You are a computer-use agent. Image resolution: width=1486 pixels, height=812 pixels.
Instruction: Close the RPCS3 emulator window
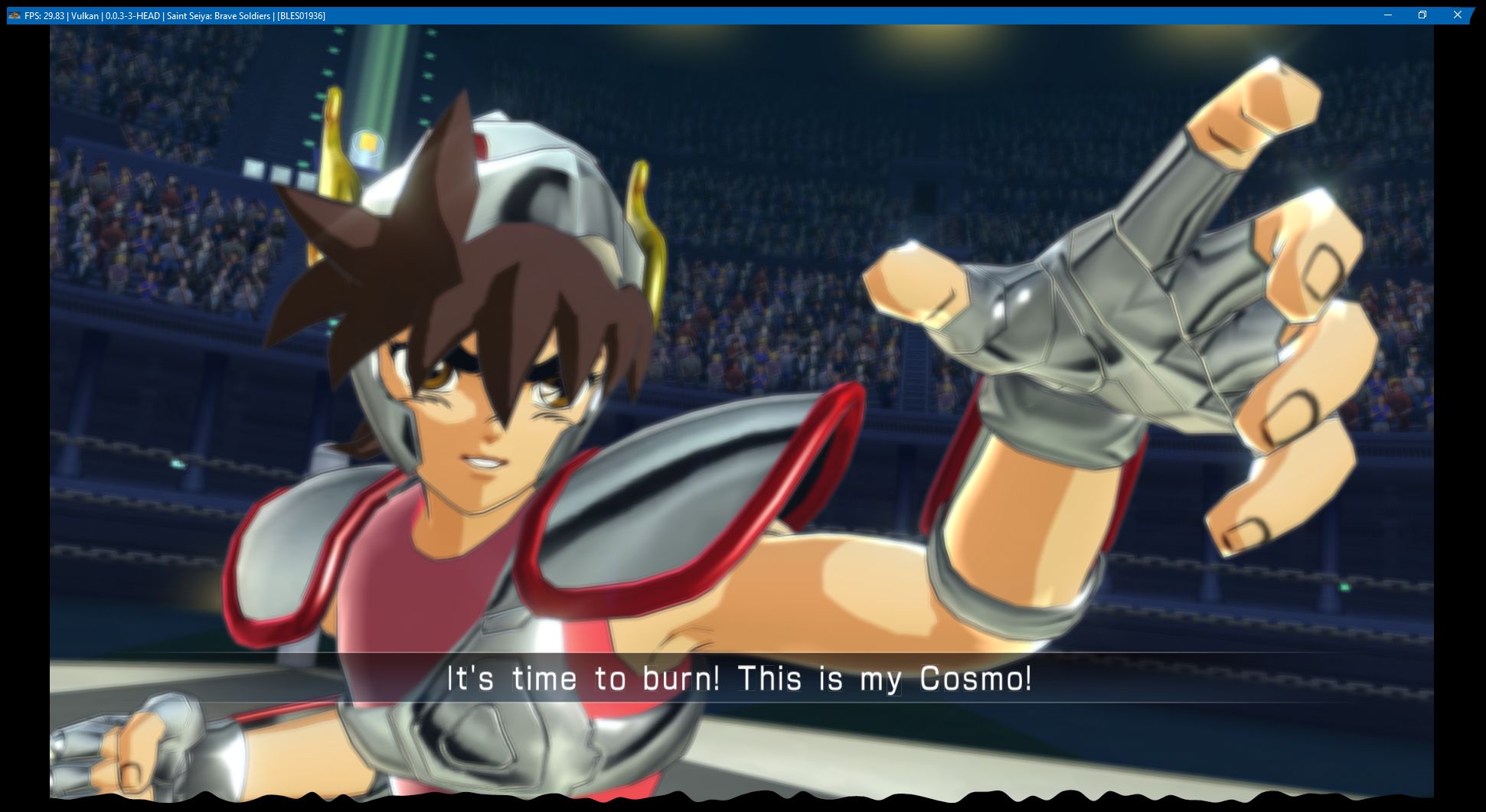[x=1458, y=14]
